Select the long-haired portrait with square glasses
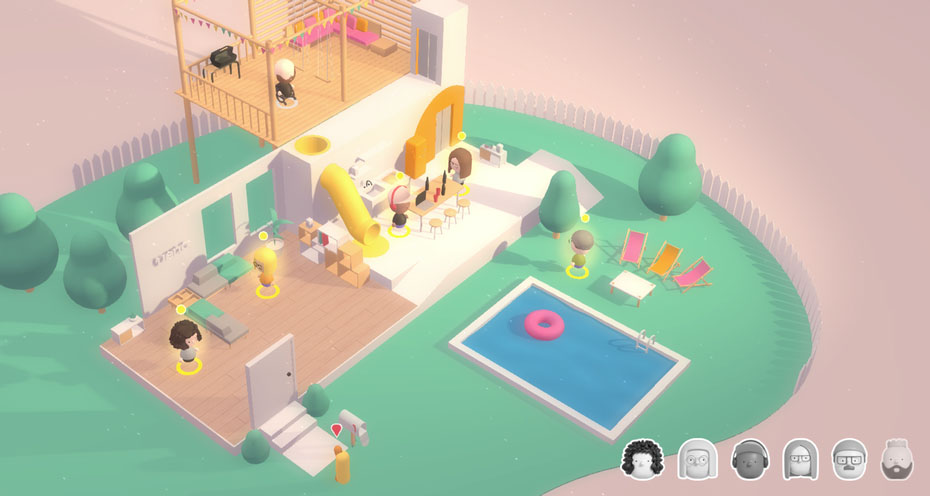The height and width of the screenshot is (496, 930). click(800, 459)
